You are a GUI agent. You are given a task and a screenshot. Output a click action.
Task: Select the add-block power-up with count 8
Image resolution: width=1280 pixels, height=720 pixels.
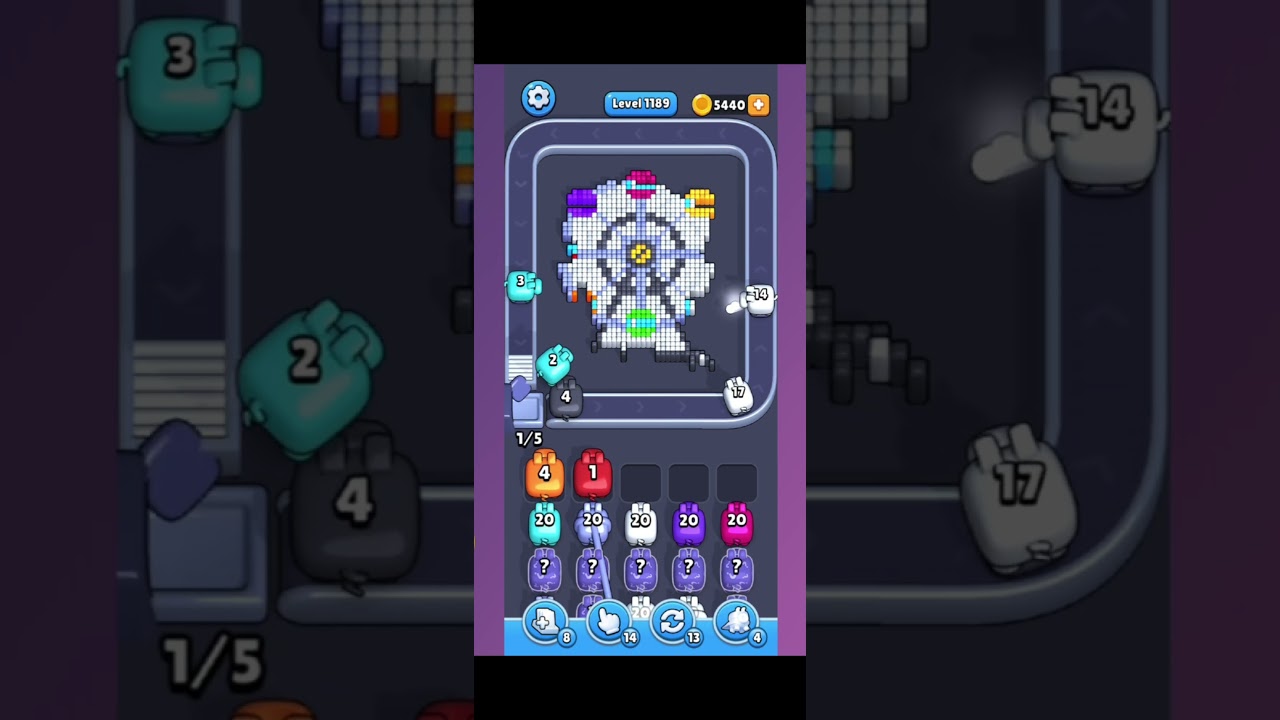548,622
